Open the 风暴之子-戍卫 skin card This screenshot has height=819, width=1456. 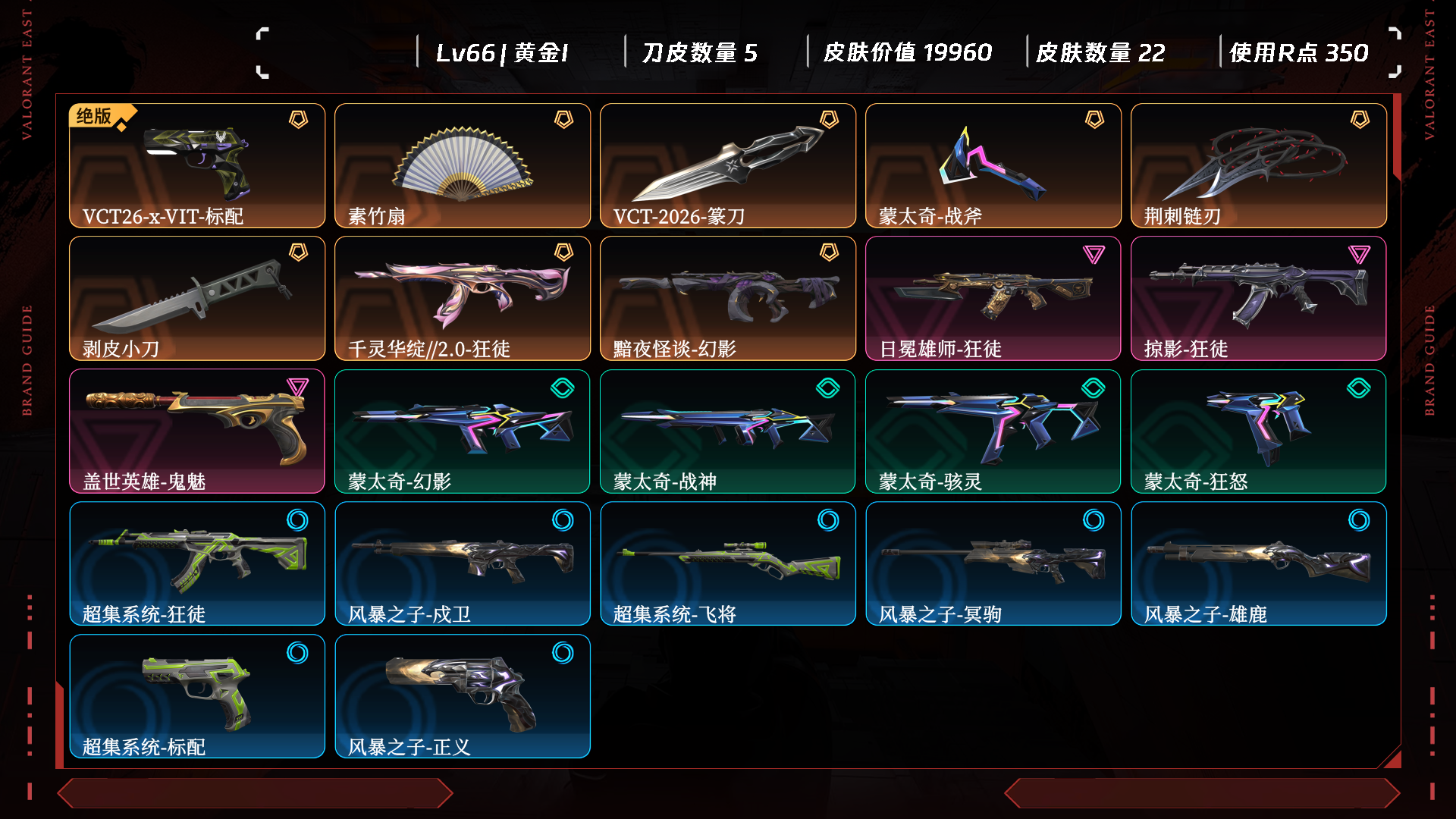click(463, 563)
